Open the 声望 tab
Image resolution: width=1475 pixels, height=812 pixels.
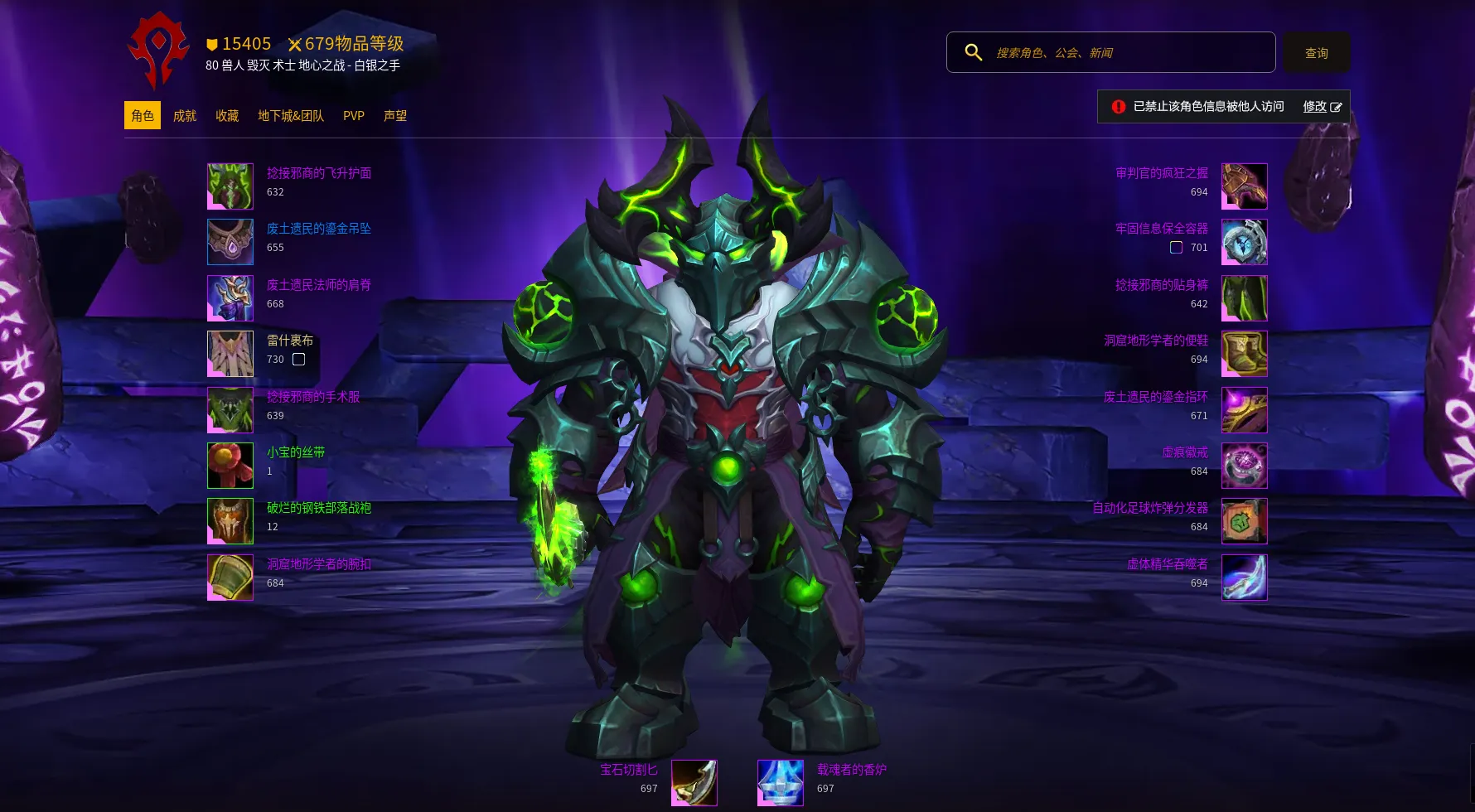[x=395, y=116]
